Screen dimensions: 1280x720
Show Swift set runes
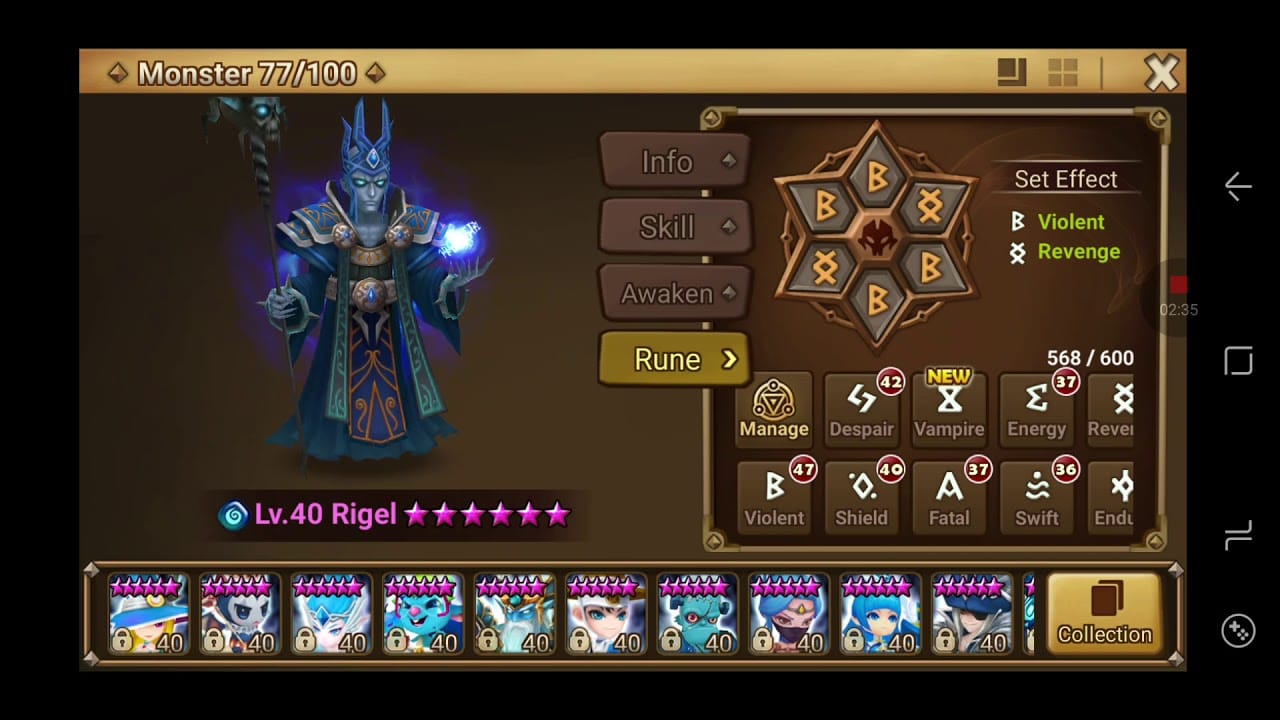pos(1036,497)
